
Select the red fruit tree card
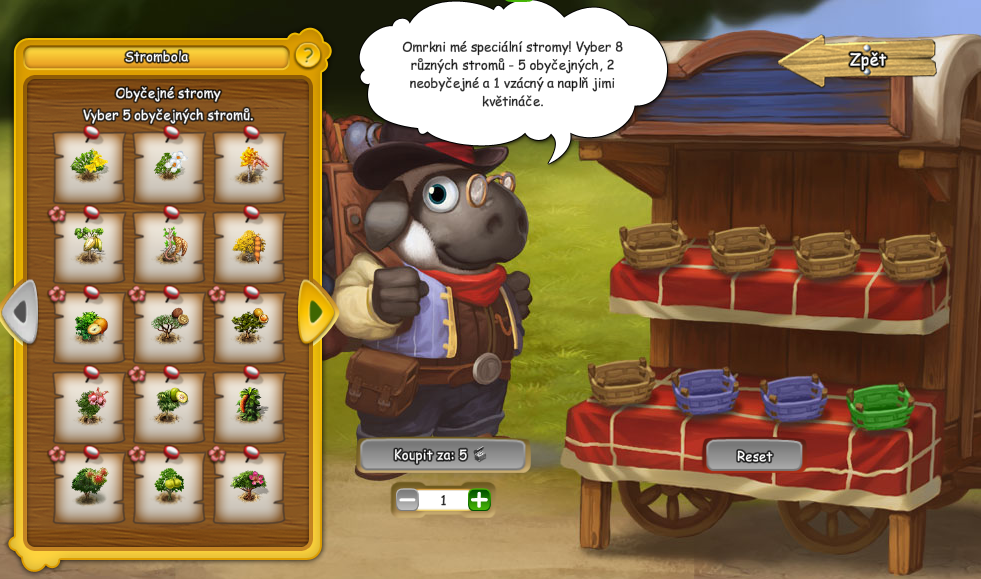[x=89, y=487]
